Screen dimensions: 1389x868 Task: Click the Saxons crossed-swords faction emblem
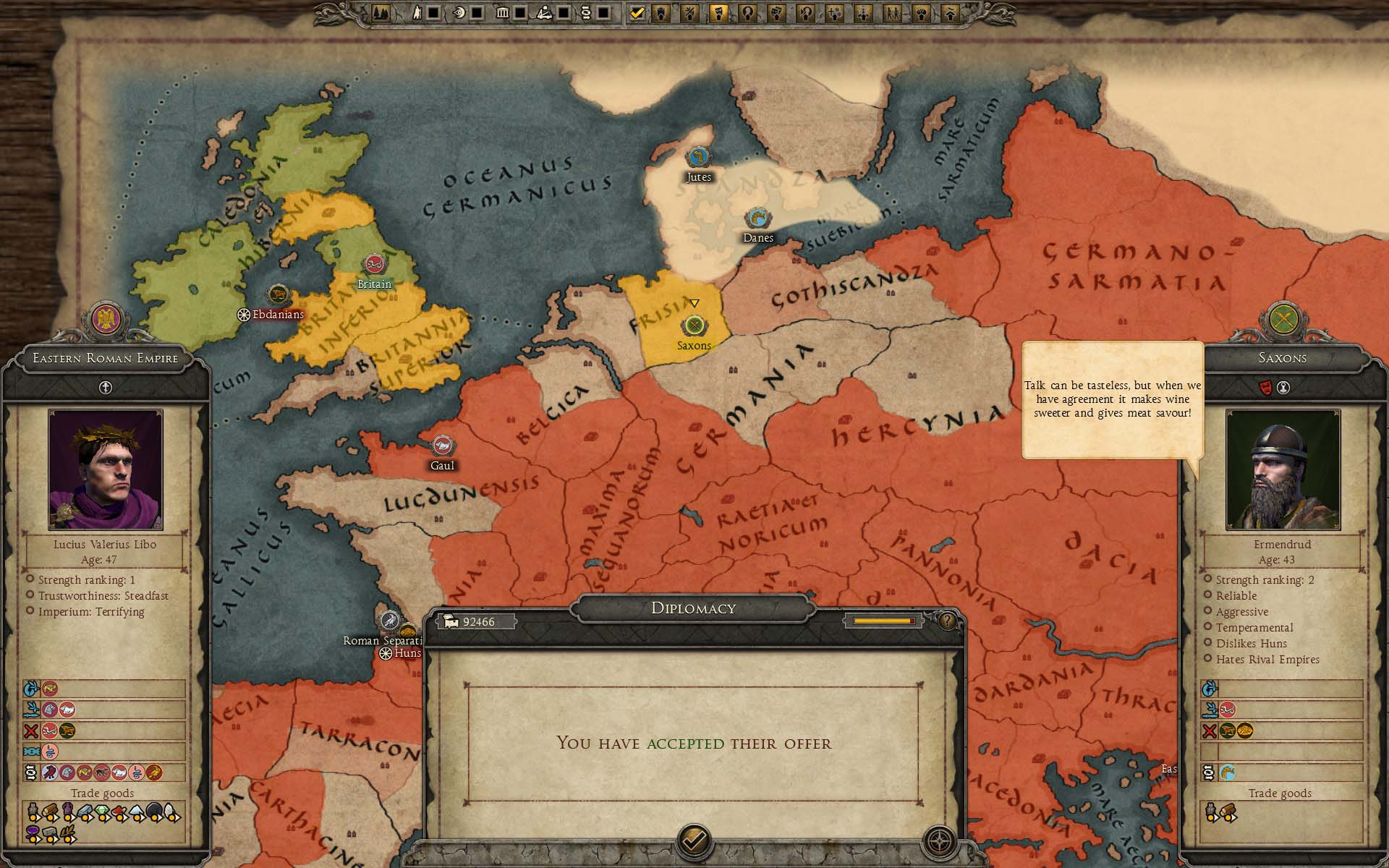[x=1282, y=319]
